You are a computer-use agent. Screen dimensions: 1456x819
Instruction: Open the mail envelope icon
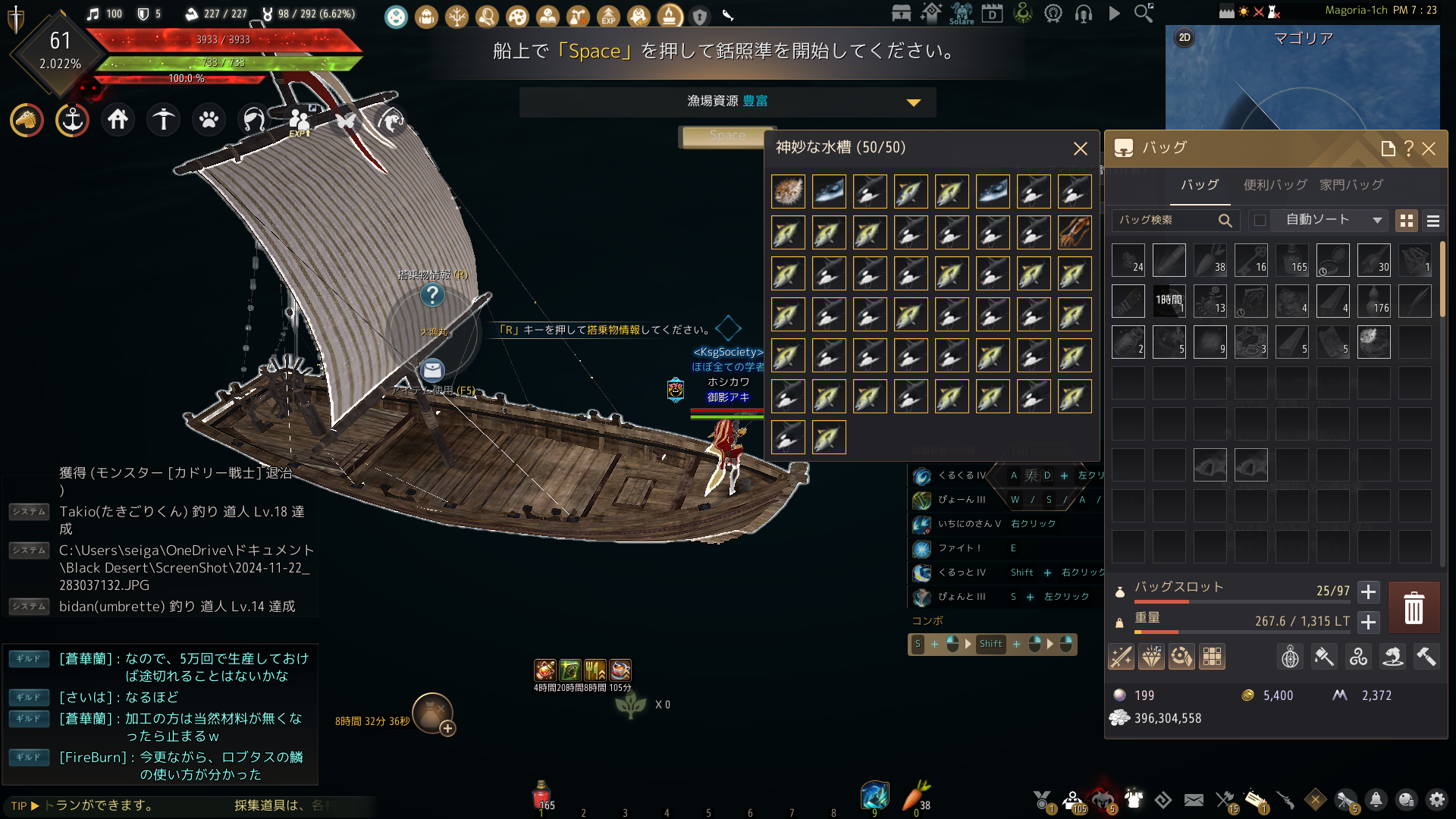(1194, 799)
